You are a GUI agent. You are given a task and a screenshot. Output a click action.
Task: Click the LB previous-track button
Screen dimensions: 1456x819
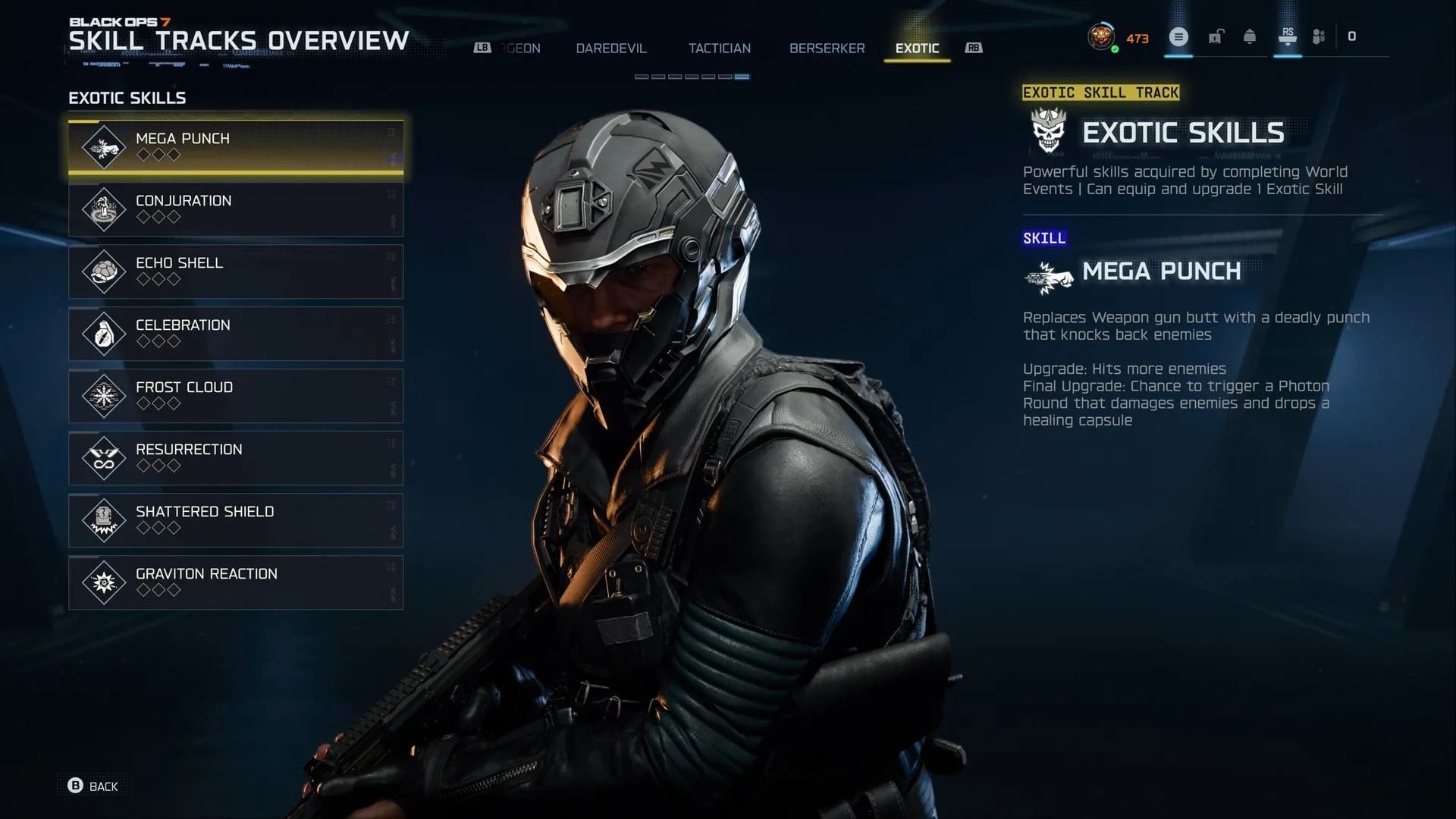click(482, 46)
